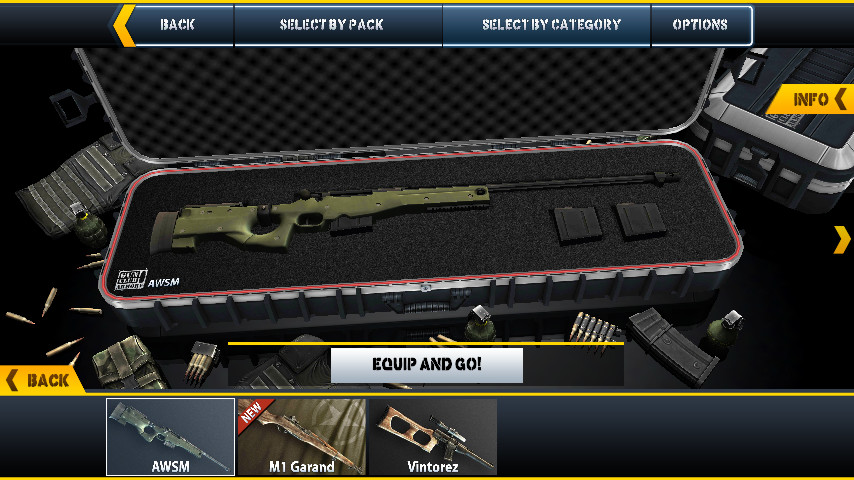The height and width of the screenshot is (480, 854).
Task: Click the yellow next-weapon arrow
Action: [x=842, y=240]
